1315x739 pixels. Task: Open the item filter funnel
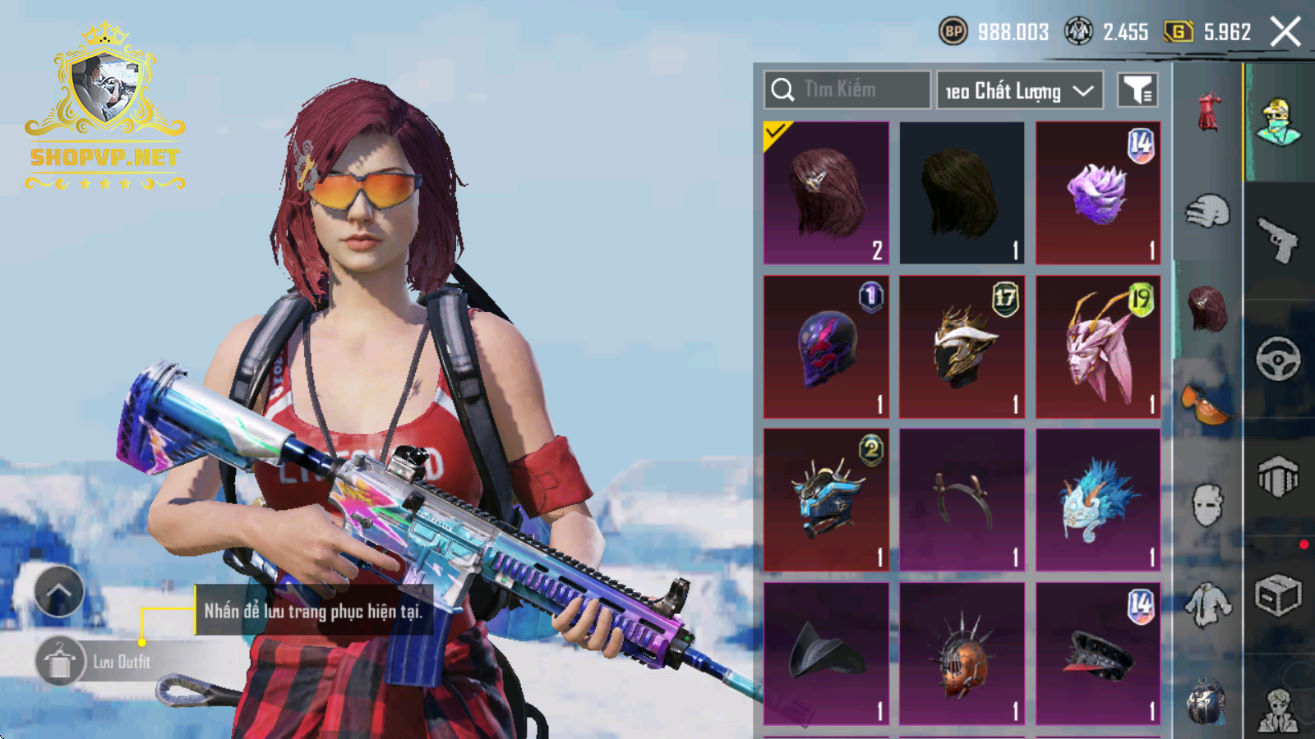[1138, 91]
